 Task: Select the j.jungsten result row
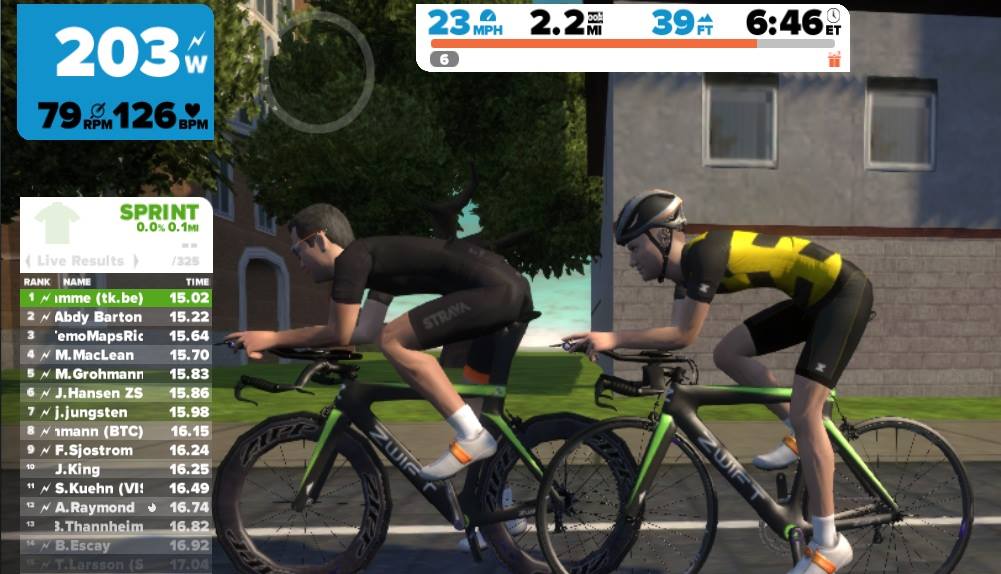click(x=115, y=412)
